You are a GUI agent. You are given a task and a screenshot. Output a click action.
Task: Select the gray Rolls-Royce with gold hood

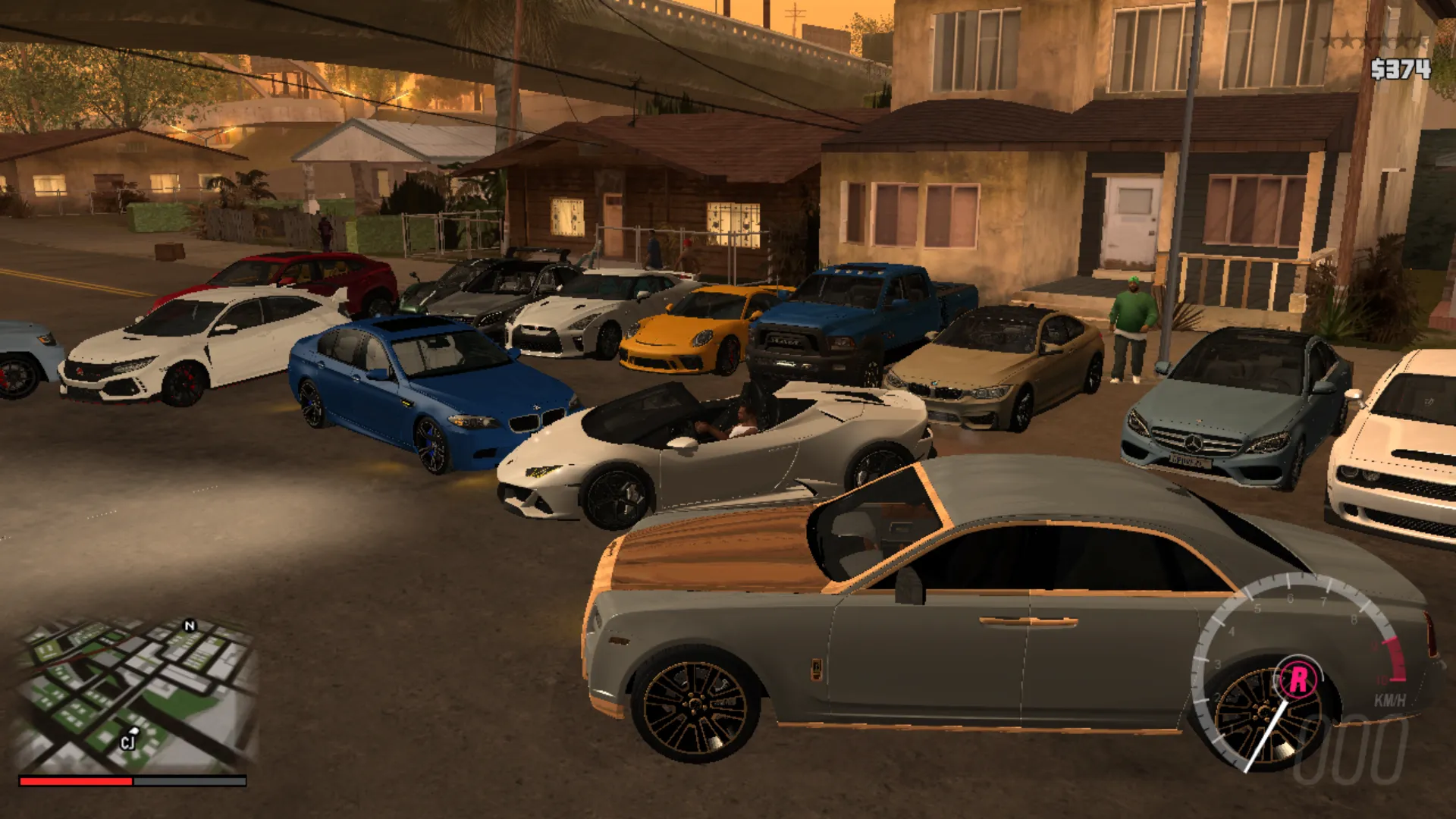click(948, 629)
